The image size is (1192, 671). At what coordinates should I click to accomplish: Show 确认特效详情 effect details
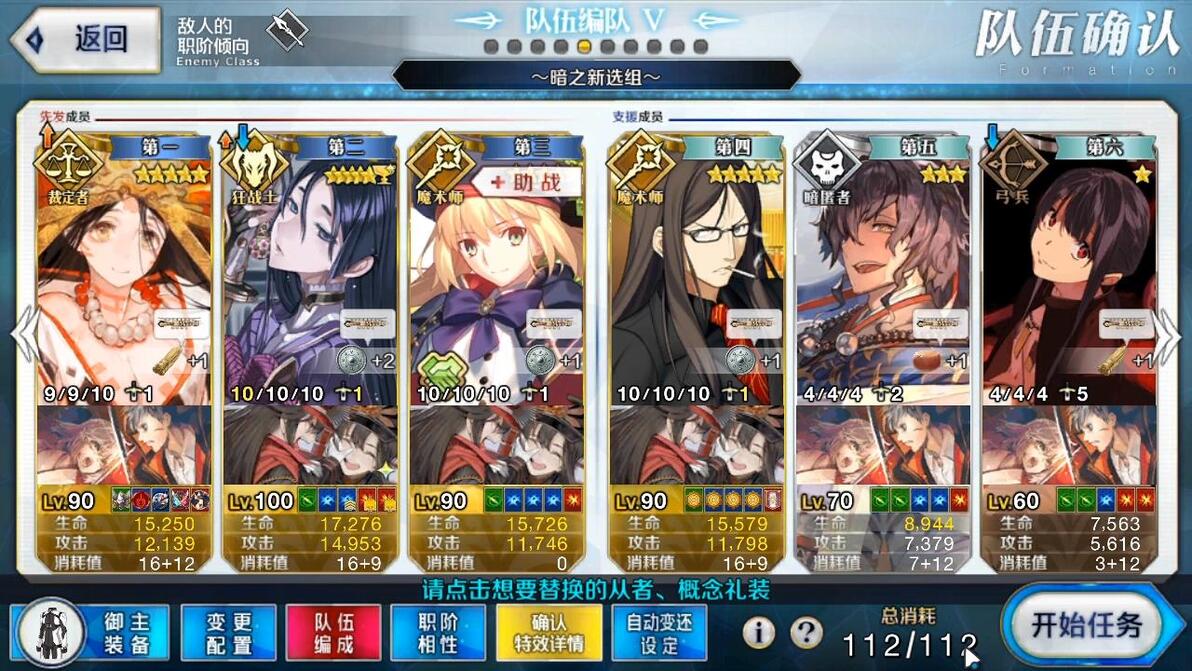pos(549,632)
